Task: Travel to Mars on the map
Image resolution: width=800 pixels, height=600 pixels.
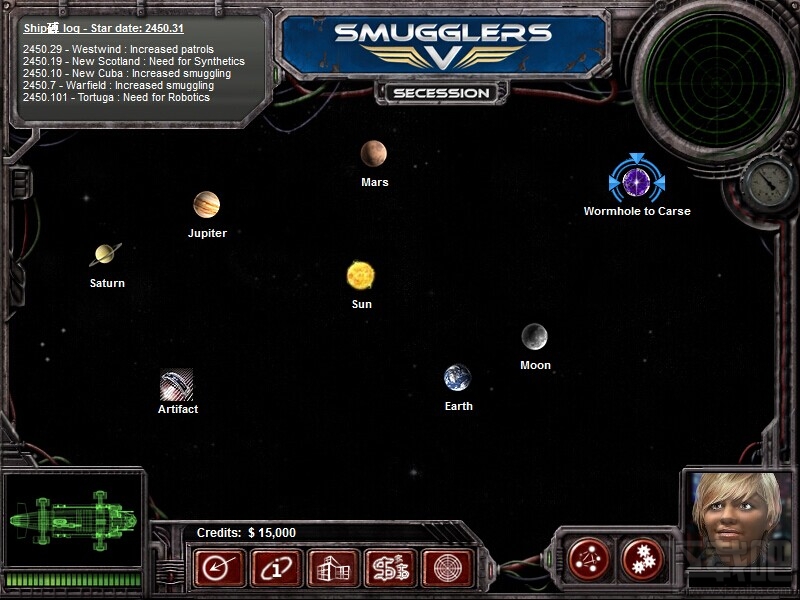Action: coord(374,154)
